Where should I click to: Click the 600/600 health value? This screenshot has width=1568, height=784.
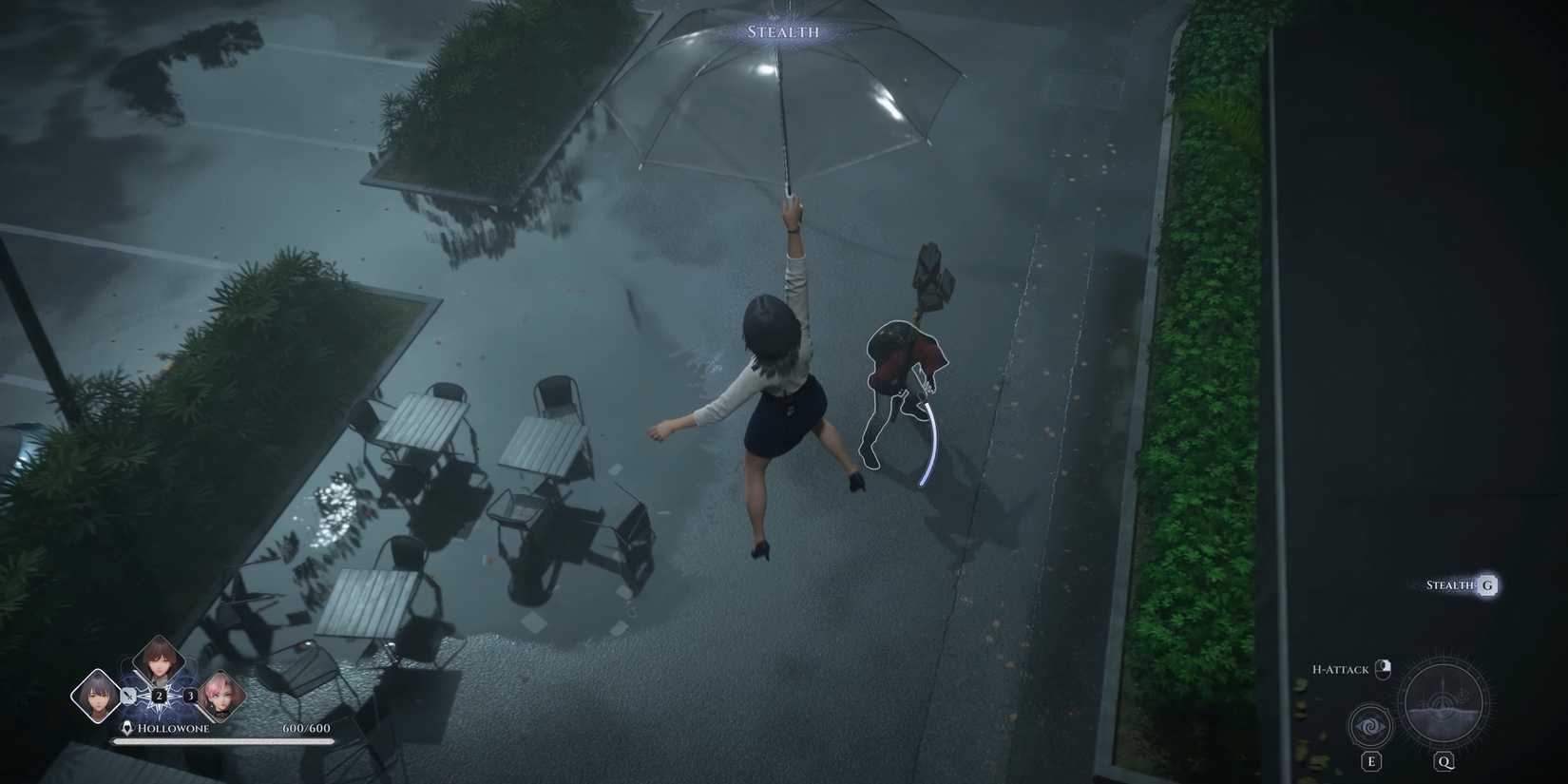click(306, 728)
